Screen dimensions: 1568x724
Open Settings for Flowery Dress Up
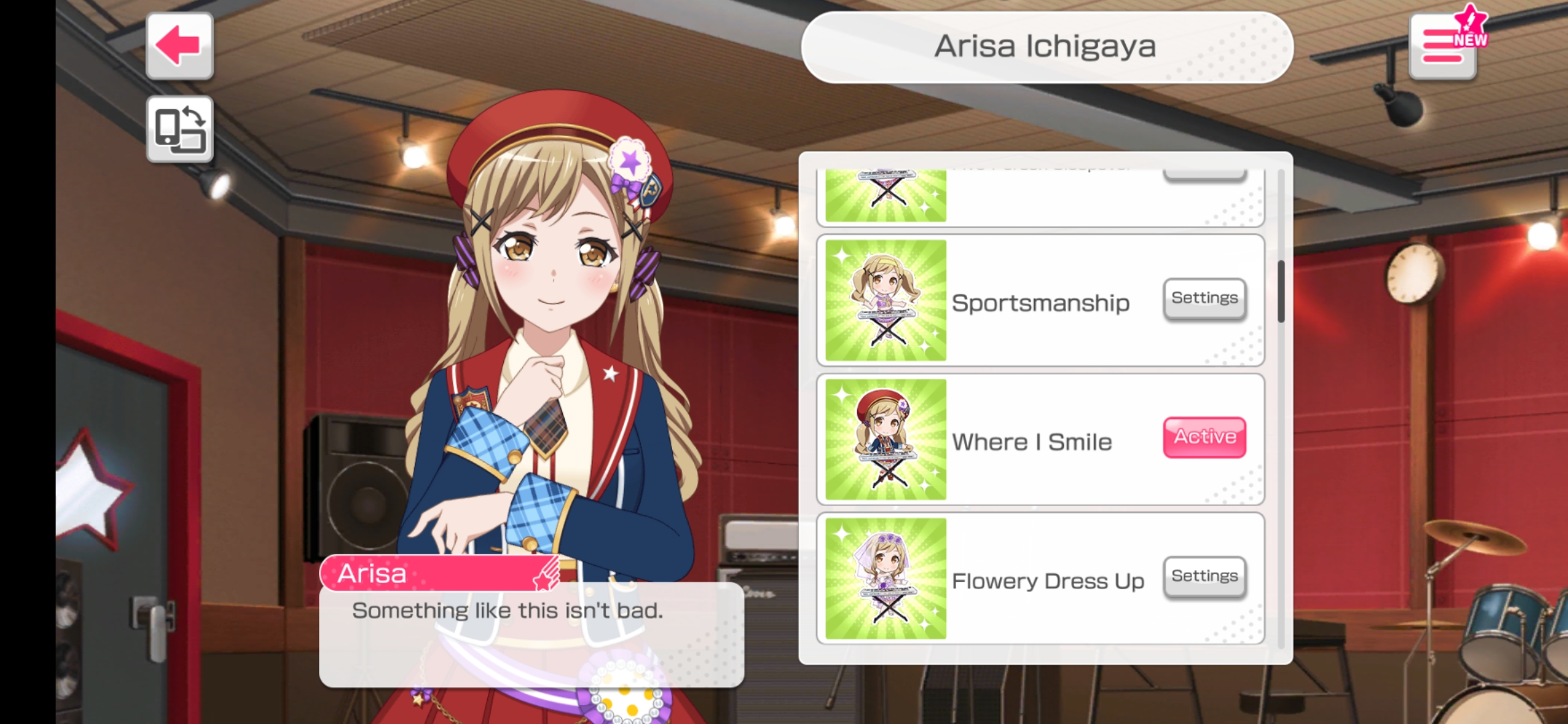click(x=1204, y=577)
